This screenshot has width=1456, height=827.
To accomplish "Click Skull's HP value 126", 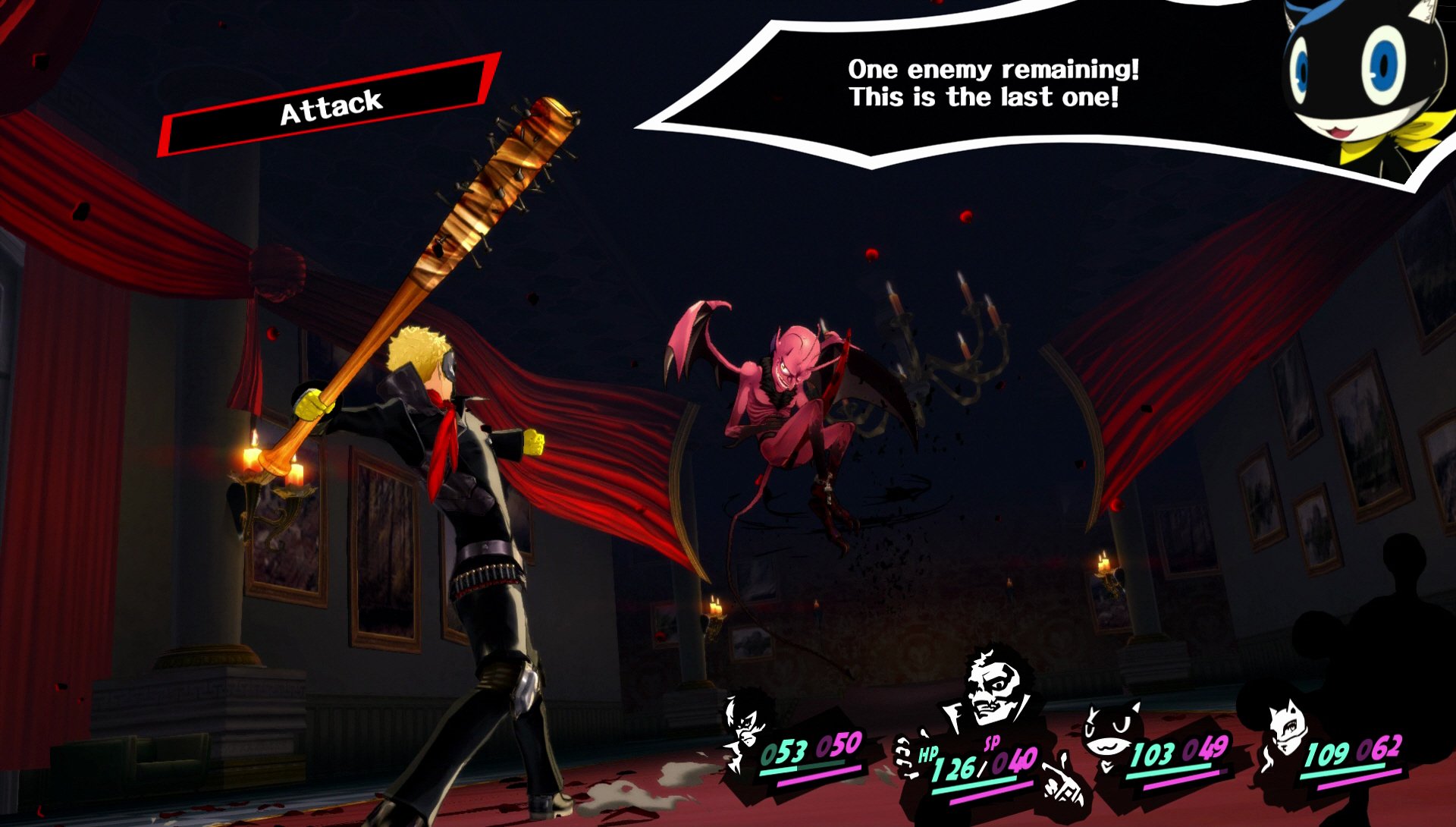I will [954, 768].
